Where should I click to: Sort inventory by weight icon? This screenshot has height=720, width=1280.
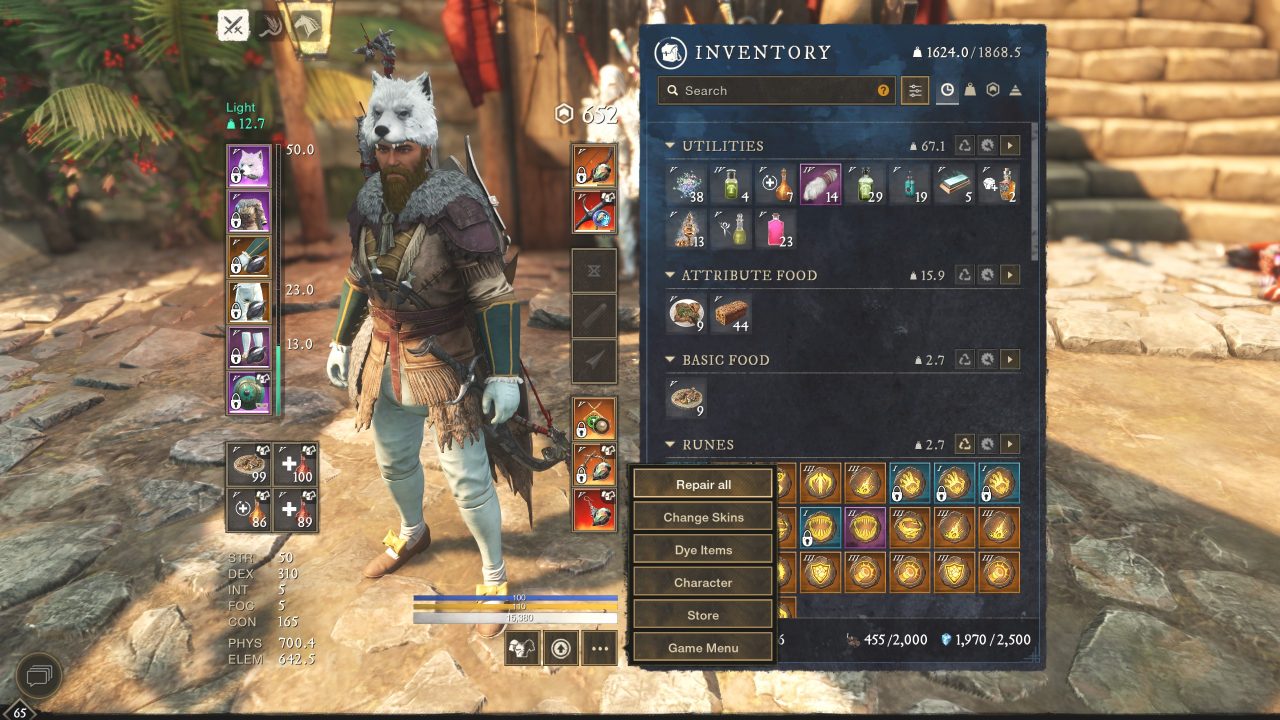(x=971, y=90)
